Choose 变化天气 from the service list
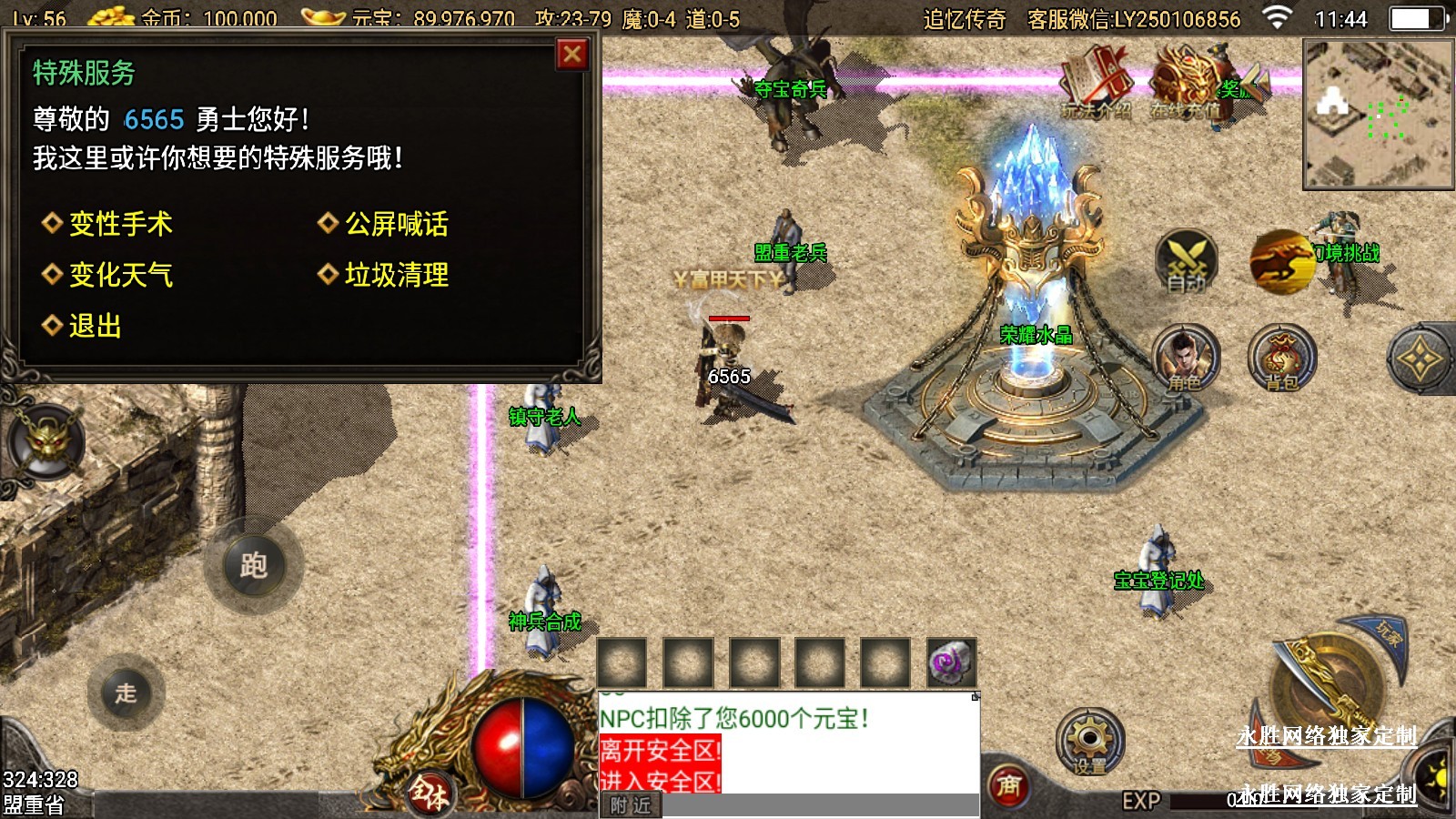Viewport: 1456px width, 819px height. [119, 275]
